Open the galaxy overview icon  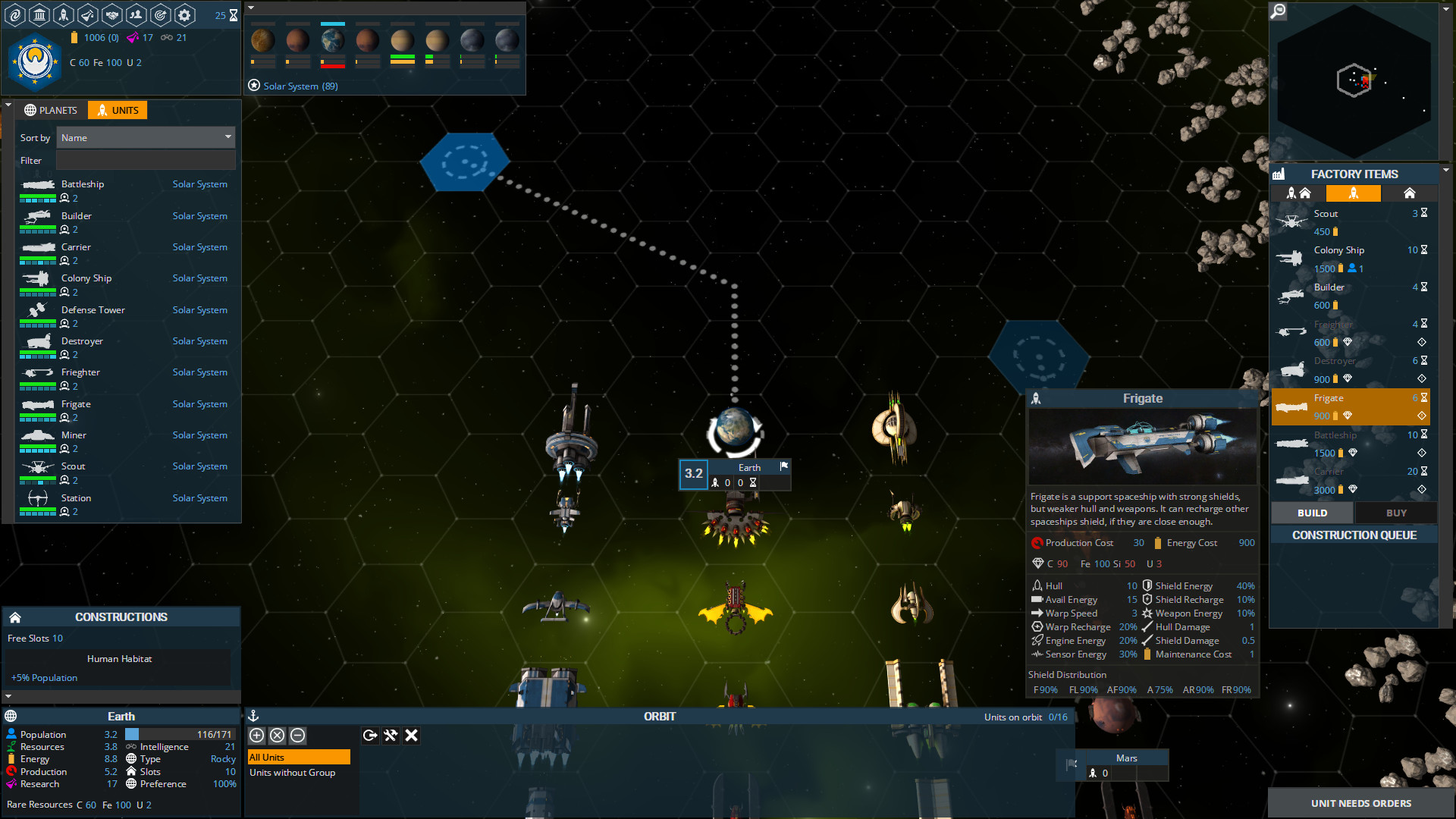(x=15, y=14)
